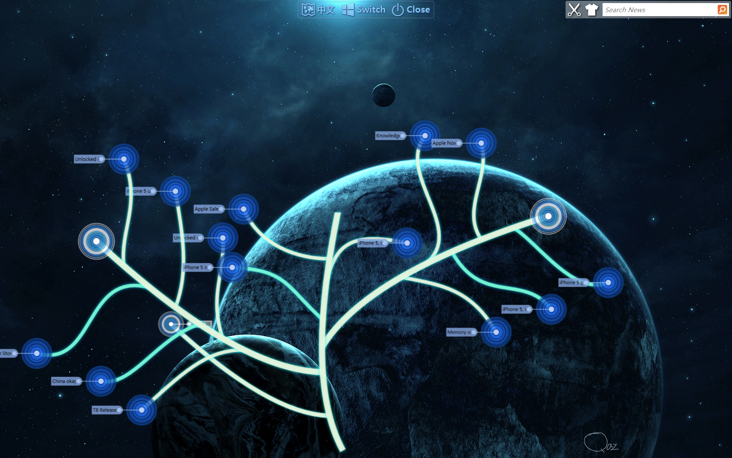Focus the Search News input field
The image size is (732, 458).
coord(658,10)
